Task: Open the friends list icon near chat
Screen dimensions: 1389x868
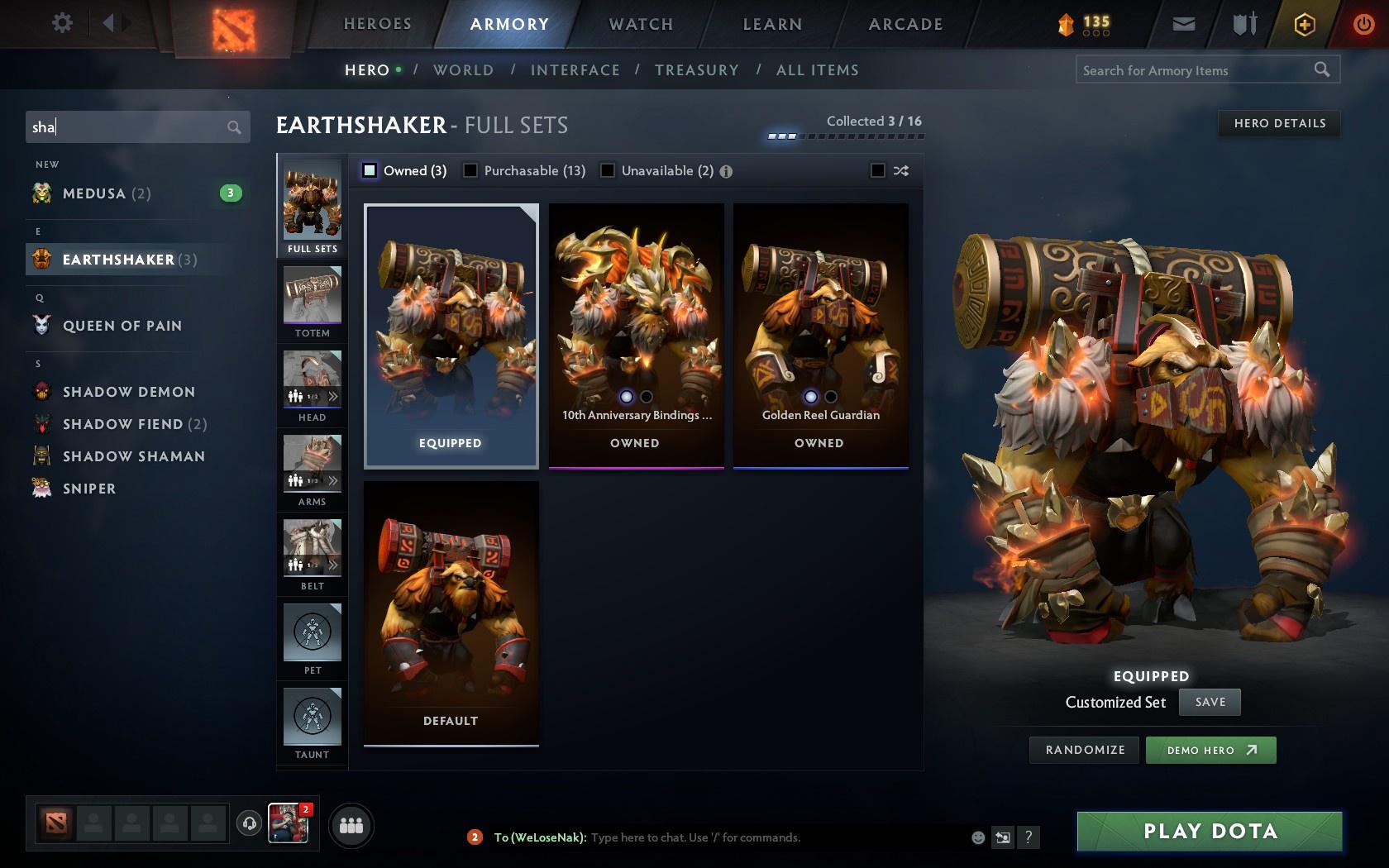Action: tap(351, 824)
